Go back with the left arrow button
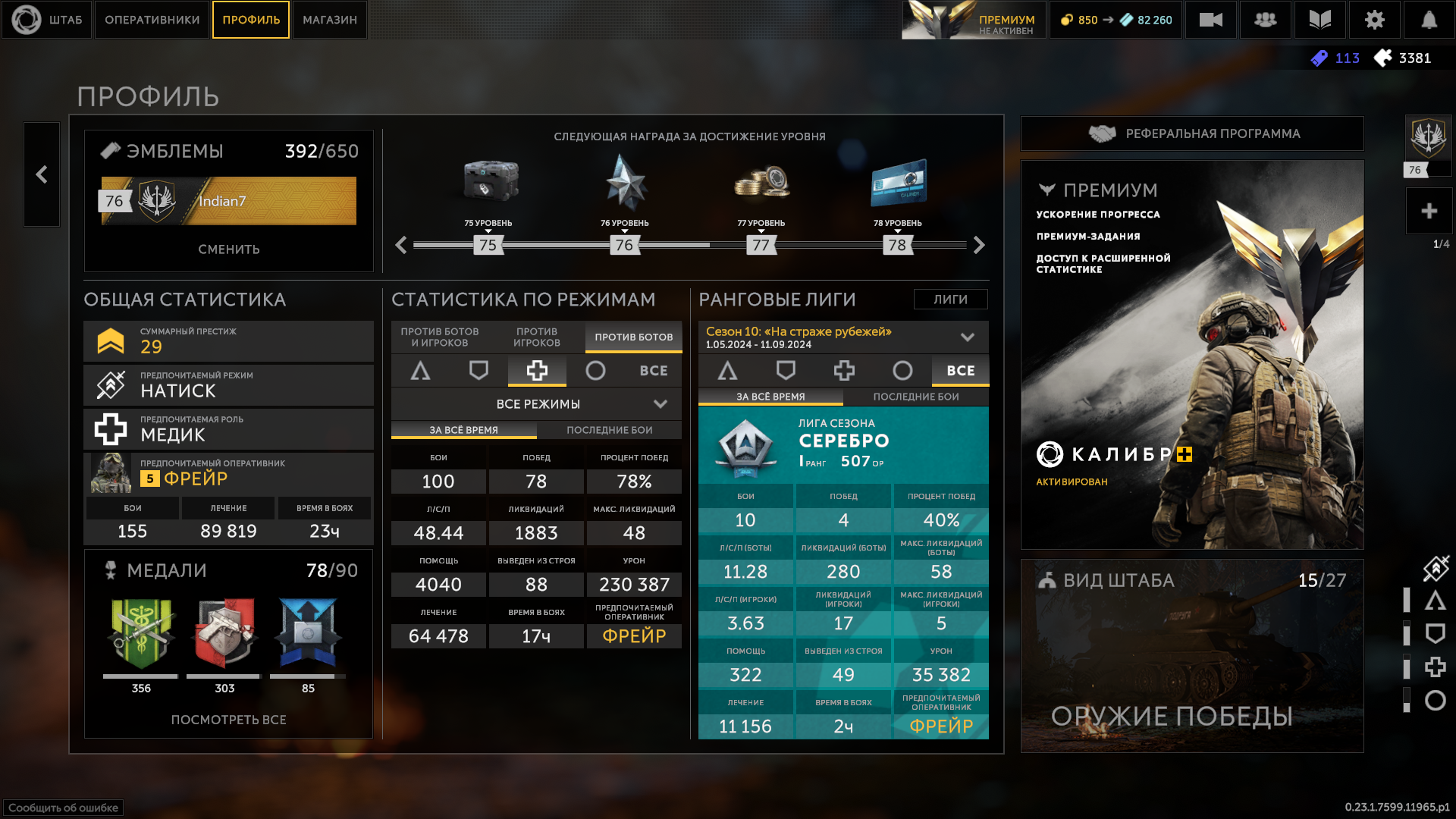Screen dimensions: 1456x819 tap(42, 174)
